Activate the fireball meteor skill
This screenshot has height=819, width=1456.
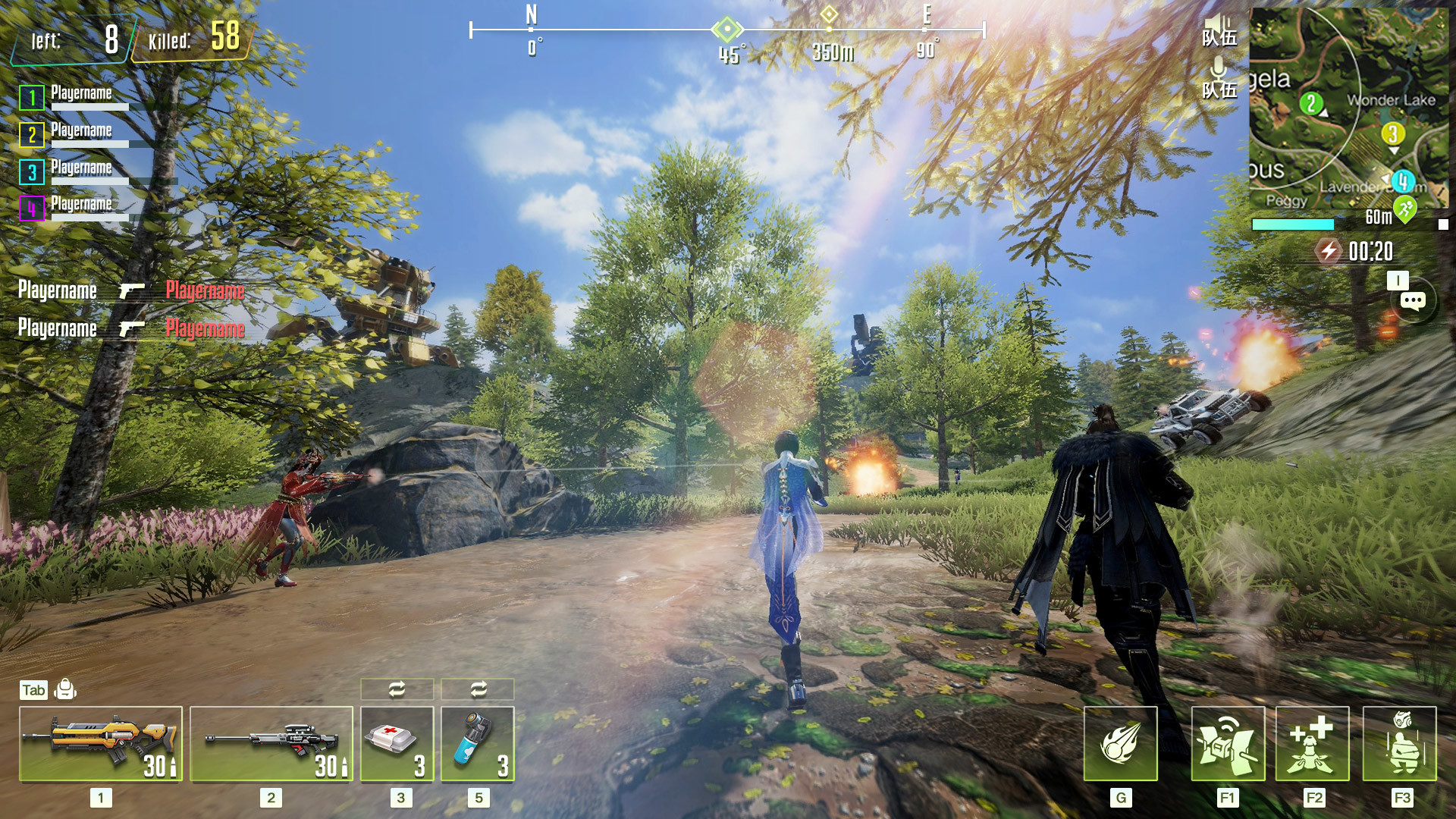point(1120,743)
